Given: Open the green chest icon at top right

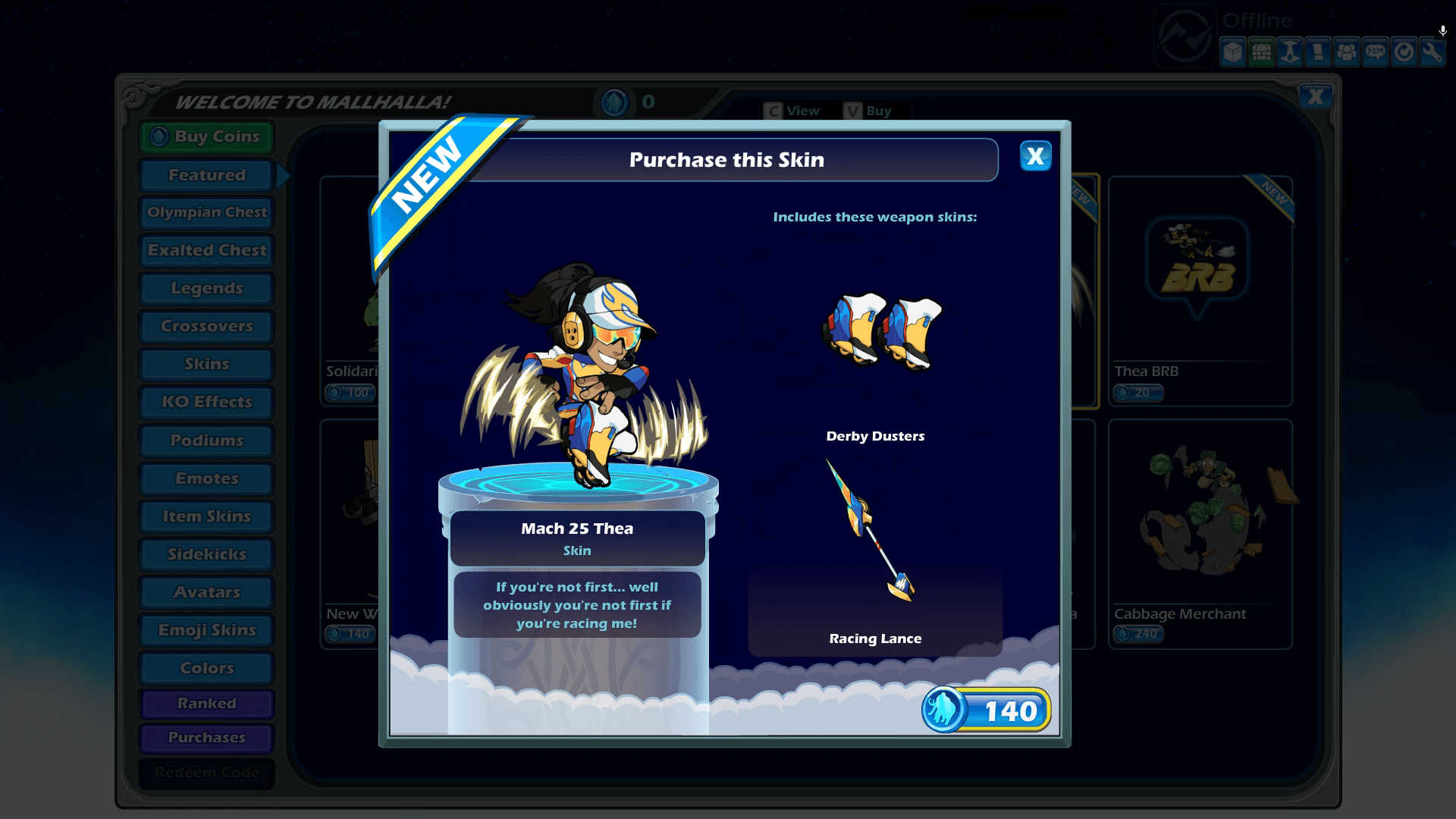Looking at the screenshot, I should (1261, 52).
